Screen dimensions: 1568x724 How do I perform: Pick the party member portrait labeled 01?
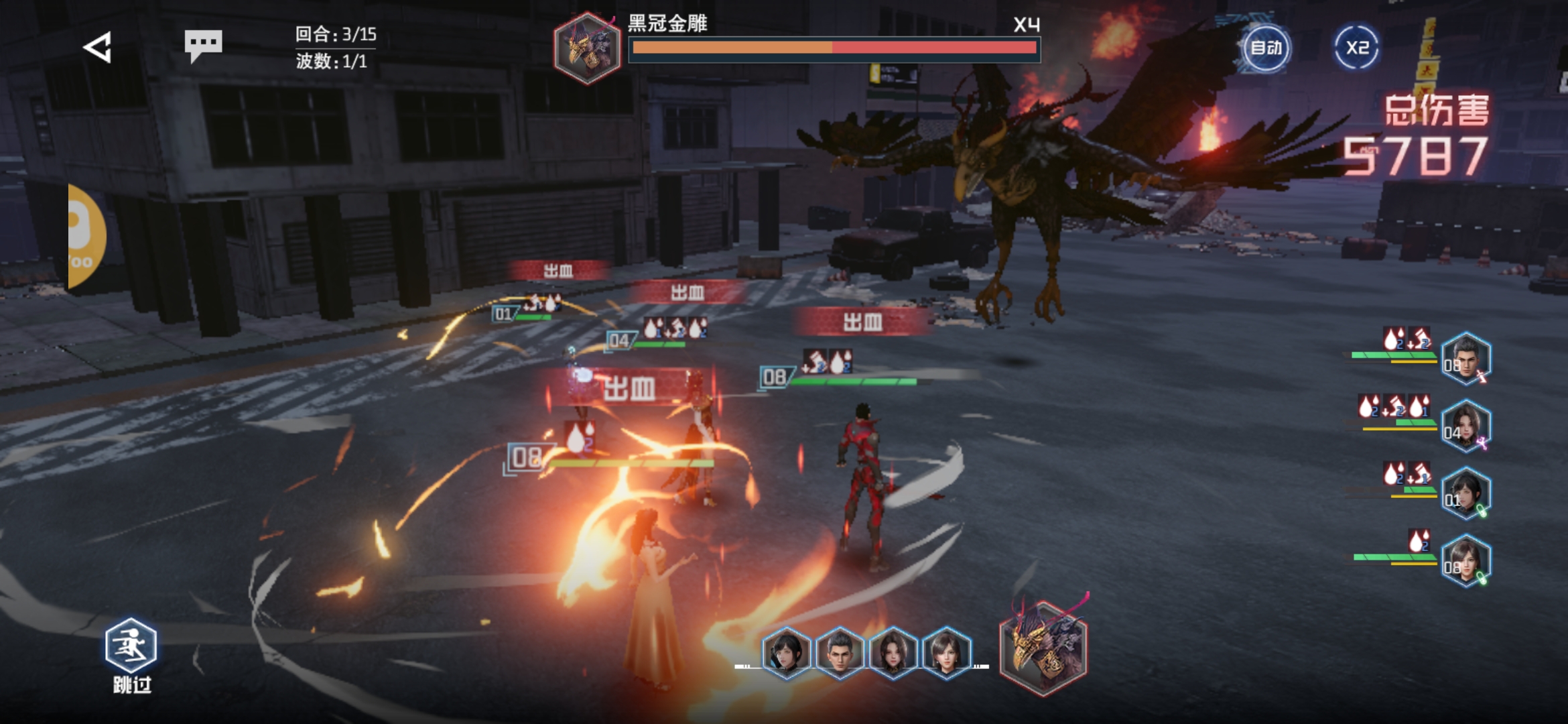tap(1466, 494)
